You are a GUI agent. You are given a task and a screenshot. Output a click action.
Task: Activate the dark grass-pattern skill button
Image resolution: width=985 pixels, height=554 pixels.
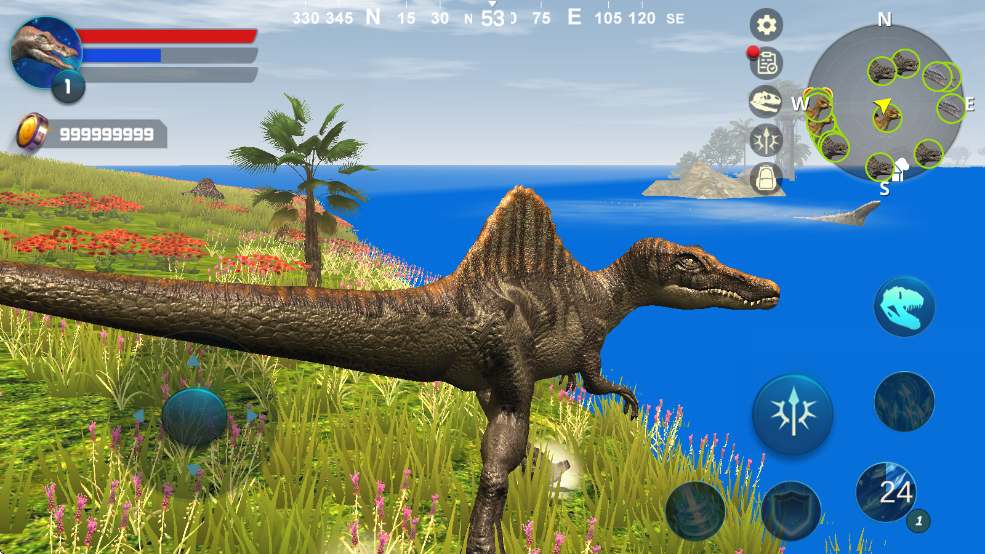(x=904, y=401)
